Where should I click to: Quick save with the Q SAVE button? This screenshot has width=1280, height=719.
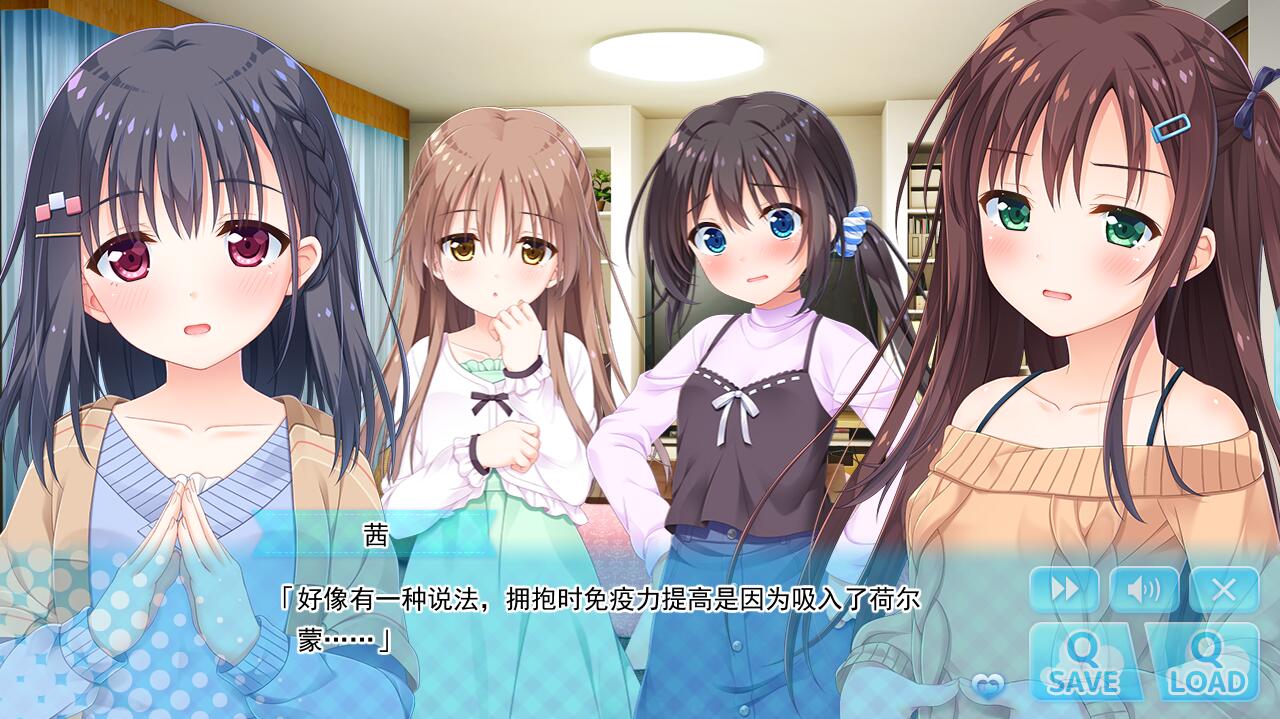(1084, 664)
